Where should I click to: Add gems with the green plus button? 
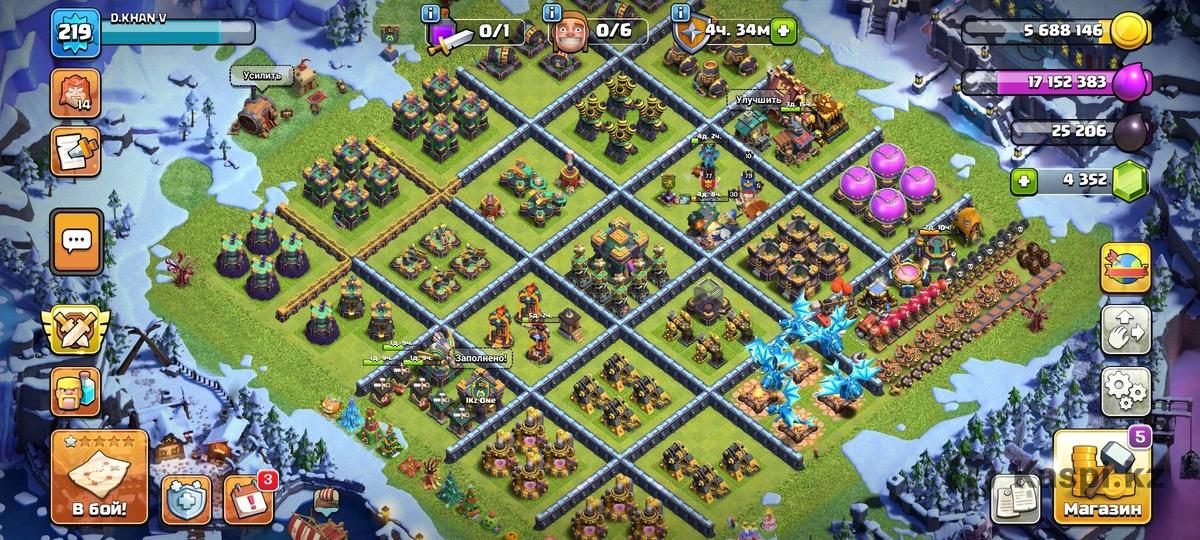coord(1022,181)
